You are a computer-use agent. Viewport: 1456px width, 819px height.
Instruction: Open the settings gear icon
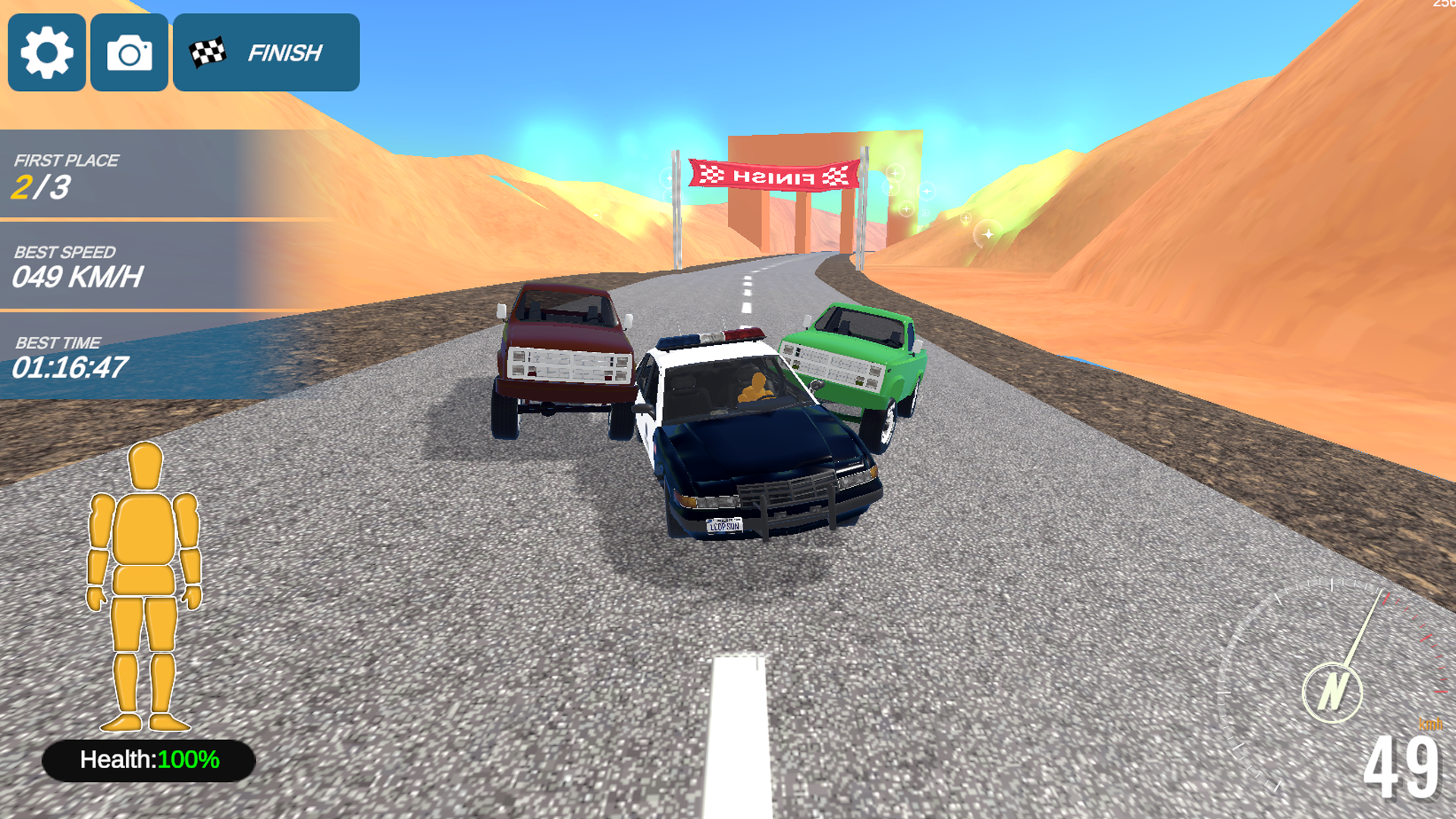pyautogui.click(x=46, y=52)
